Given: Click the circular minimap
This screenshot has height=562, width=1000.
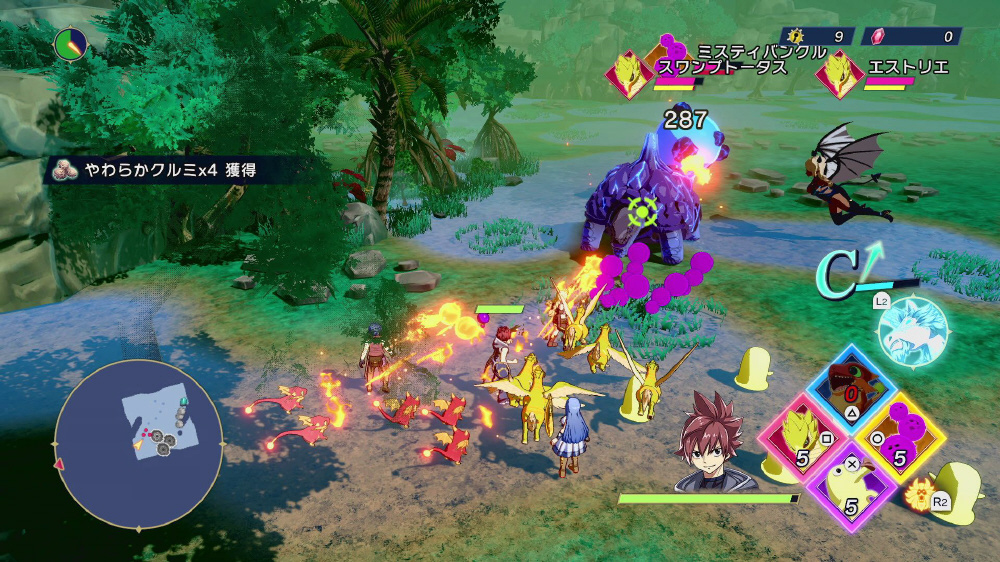Looking at the screenshot, I should [138, 444].
